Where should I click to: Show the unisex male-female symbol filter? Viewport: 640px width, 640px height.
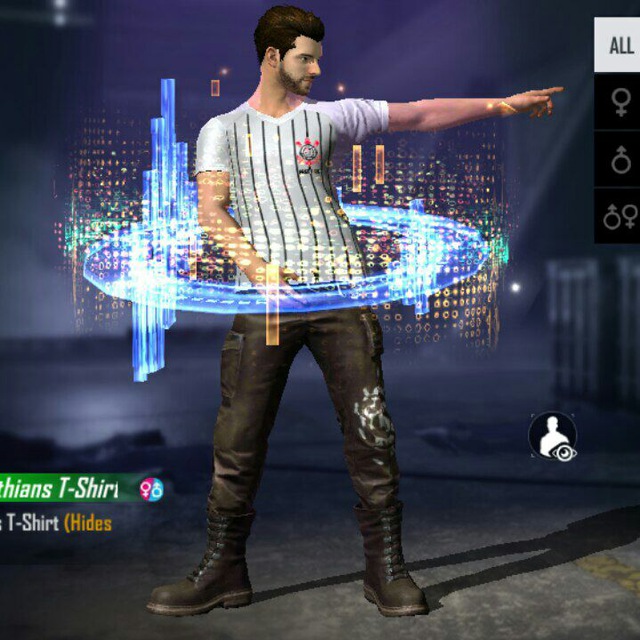(620, 215)
